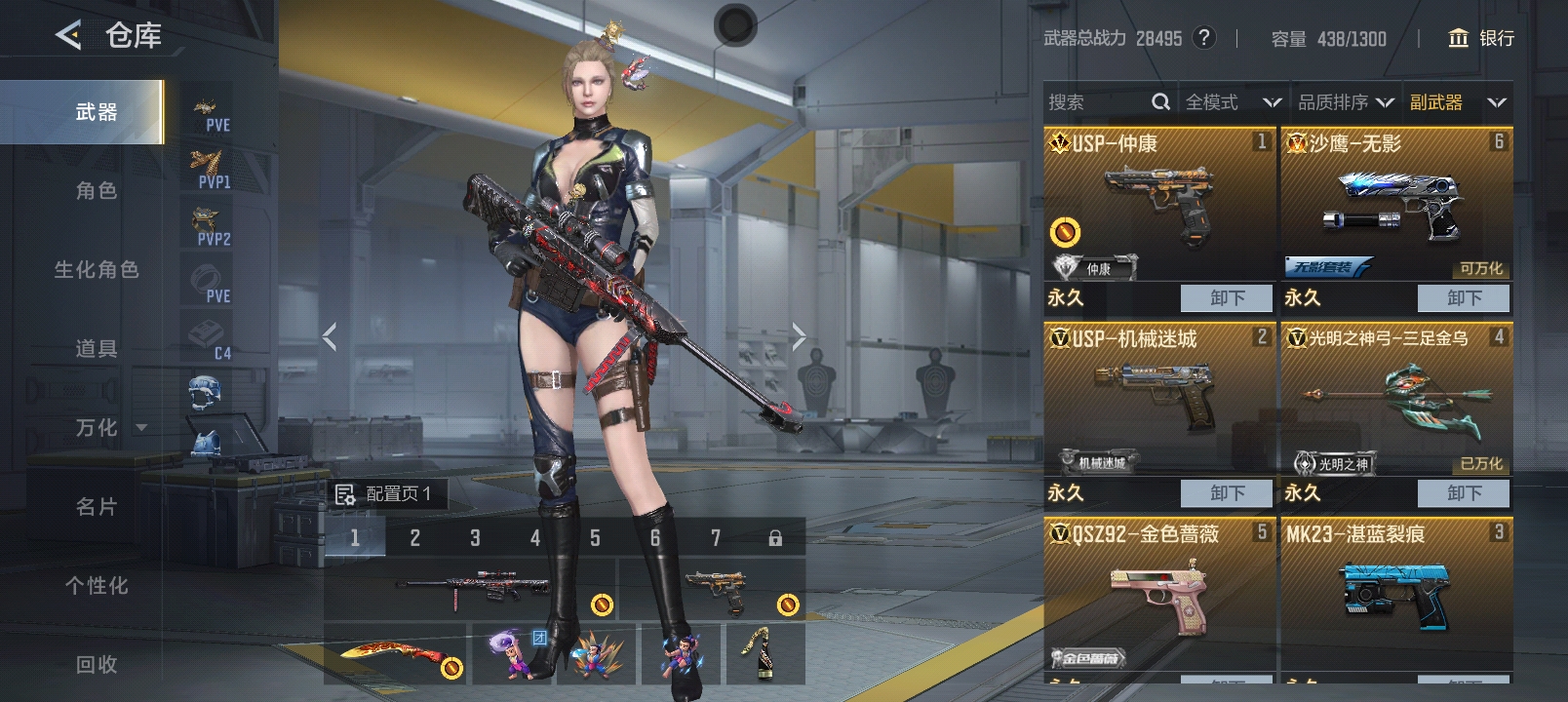Image resolution: width=1568 pixels, height=702 pixels.
Task: Select the 光明之神弓-三足金乌 bow card
Action: (1395, 400)
